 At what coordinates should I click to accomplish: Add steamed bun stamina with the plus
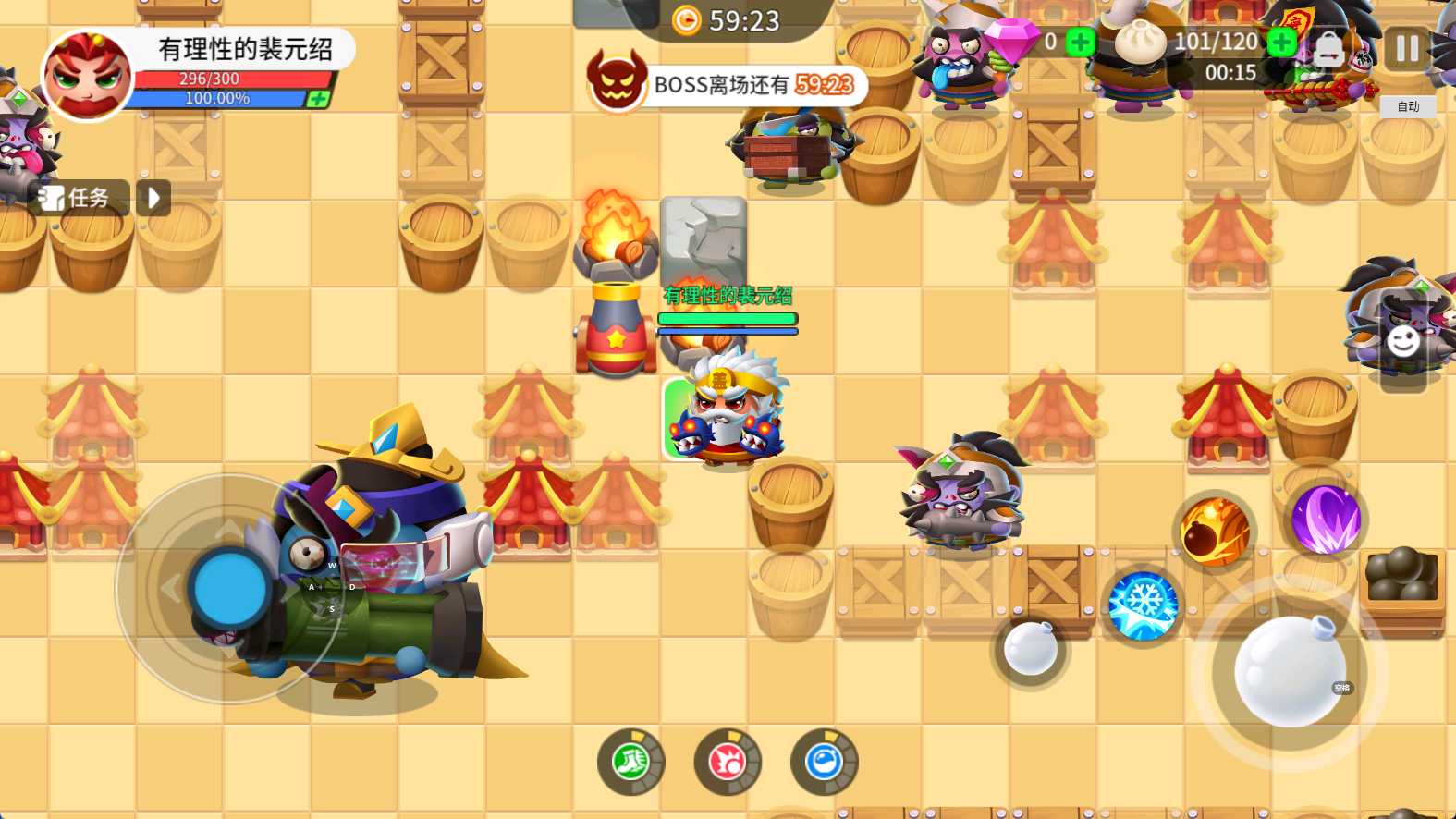pos(1281,43)
